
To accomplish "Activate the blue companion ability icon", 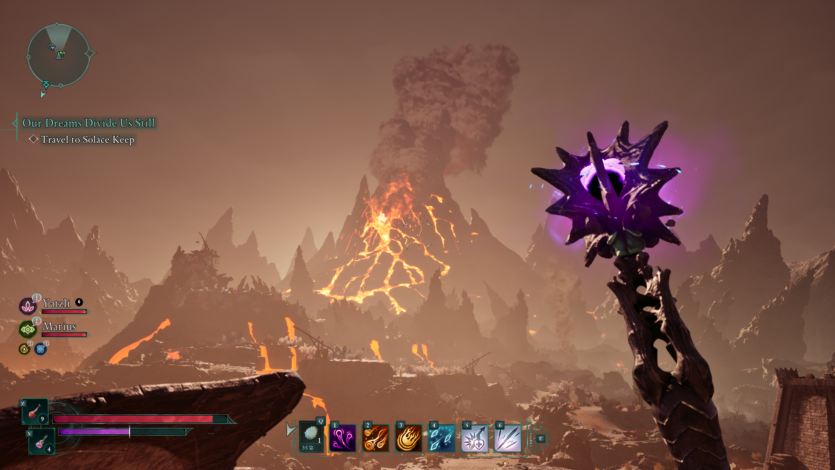I will click(x=41, y=349).
